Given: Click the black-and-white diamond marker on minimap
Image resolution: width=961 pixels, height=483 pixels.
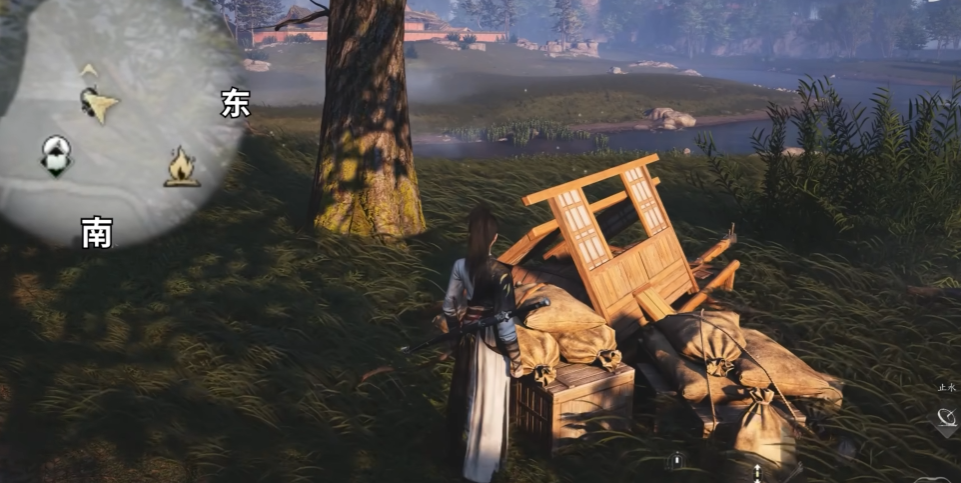Looking at the screenshot, I should click(56, 155).
